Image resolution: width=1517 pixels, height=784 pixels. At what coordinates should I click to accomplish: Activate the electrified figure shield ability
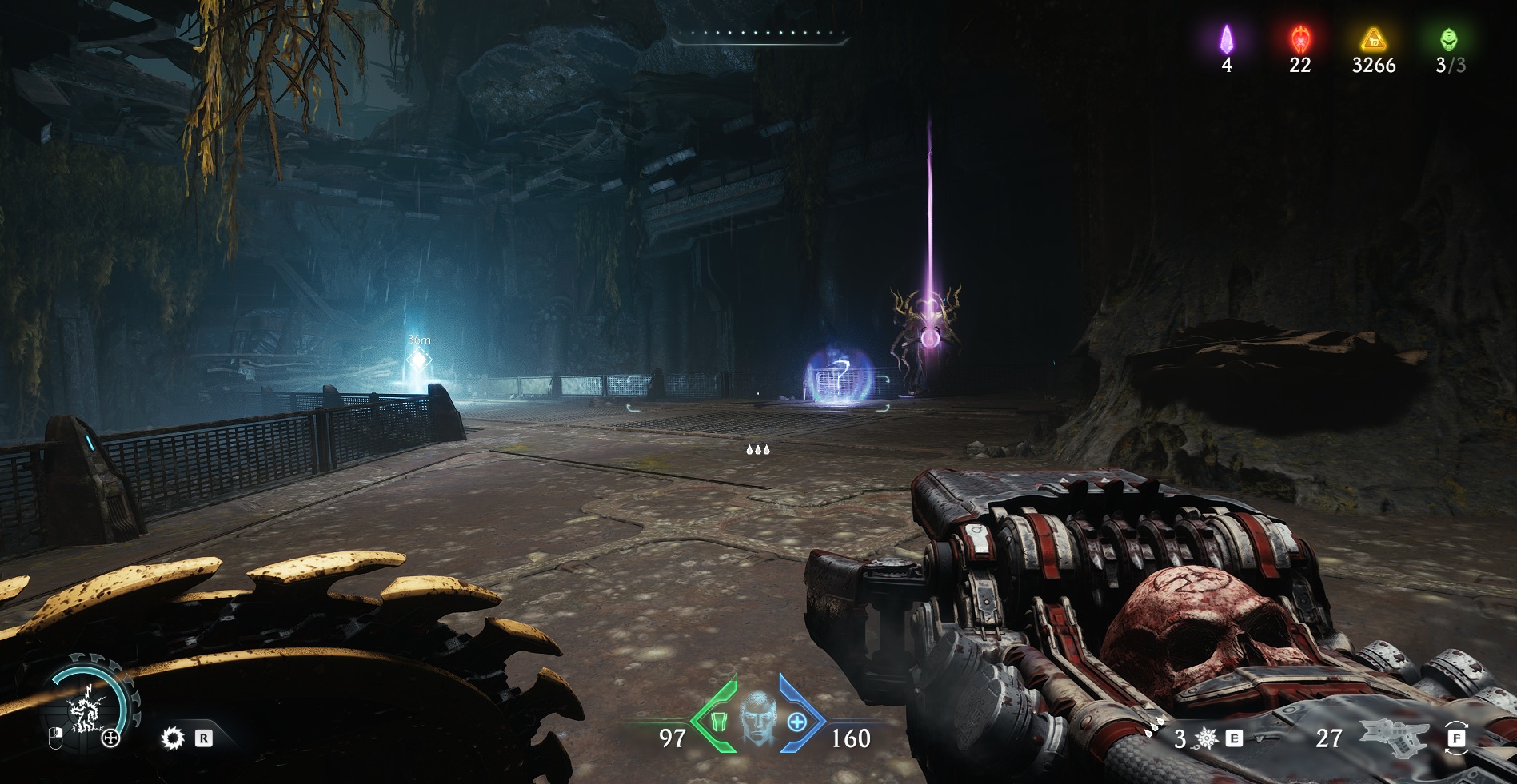pyautogui.click(x=83, y=710)
